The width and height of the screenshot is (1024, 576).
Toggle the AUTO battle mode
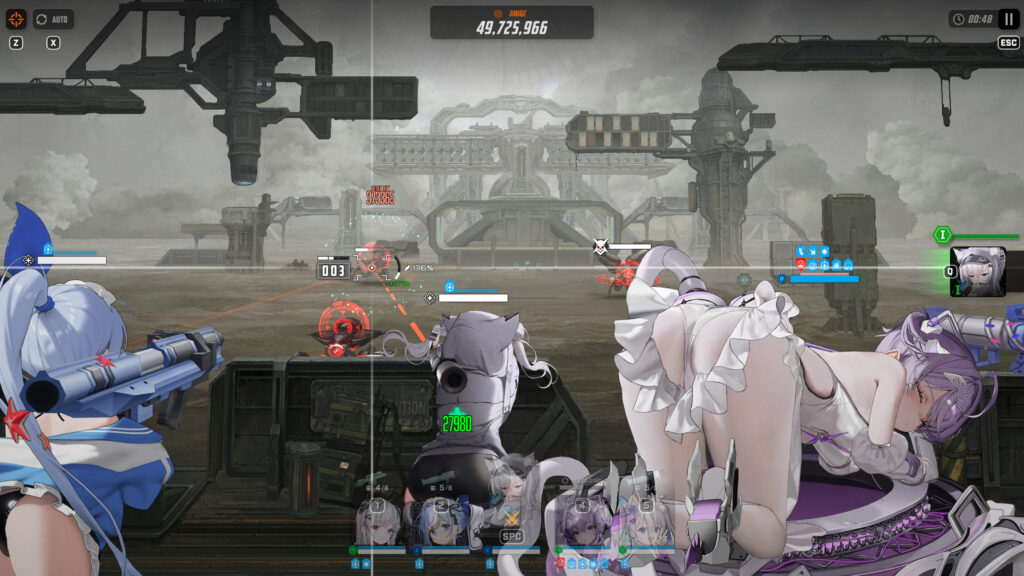point(53,19)
